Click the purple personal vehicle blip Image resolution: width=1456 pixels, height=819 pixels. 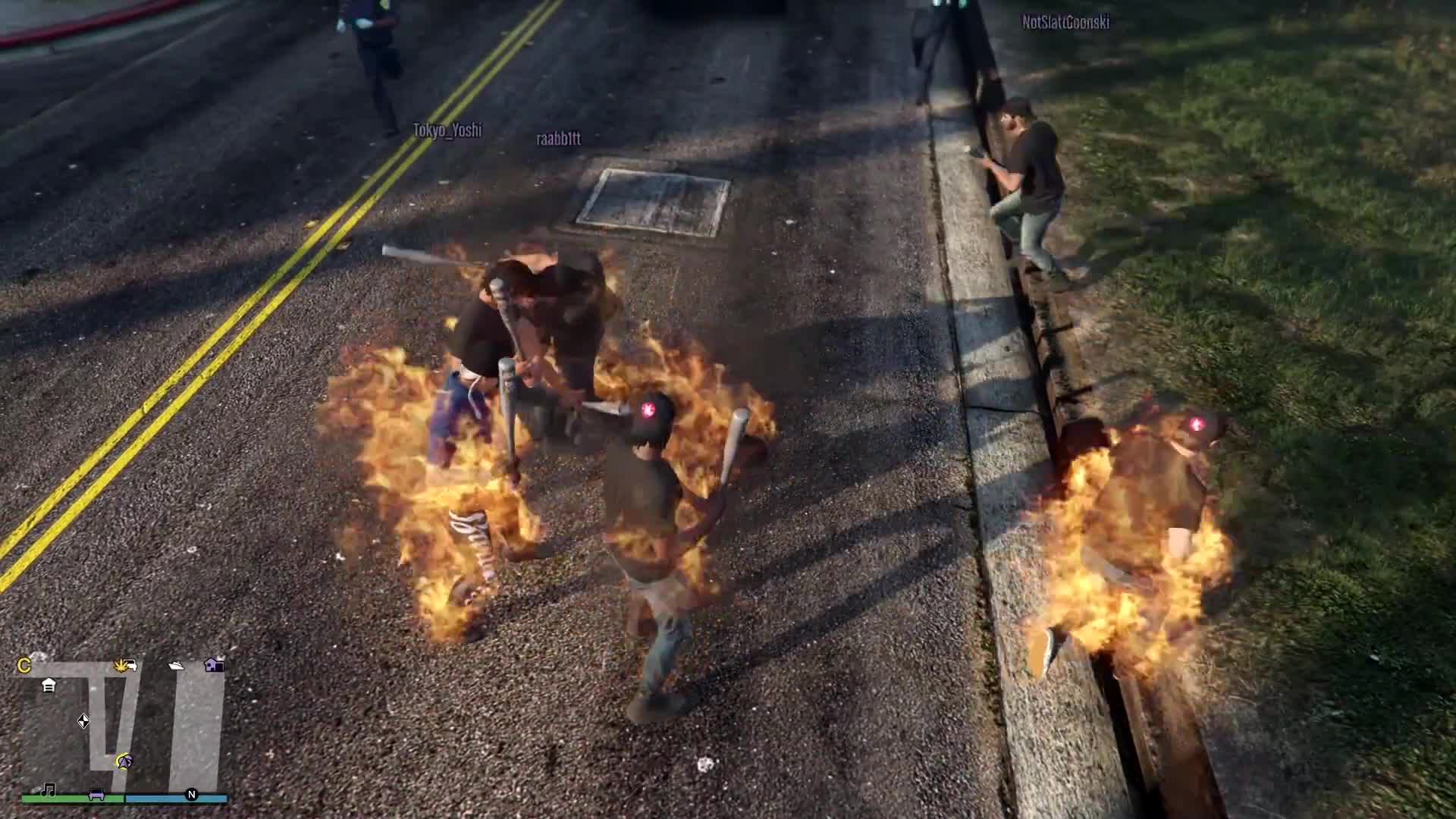[x=97, y=794]
